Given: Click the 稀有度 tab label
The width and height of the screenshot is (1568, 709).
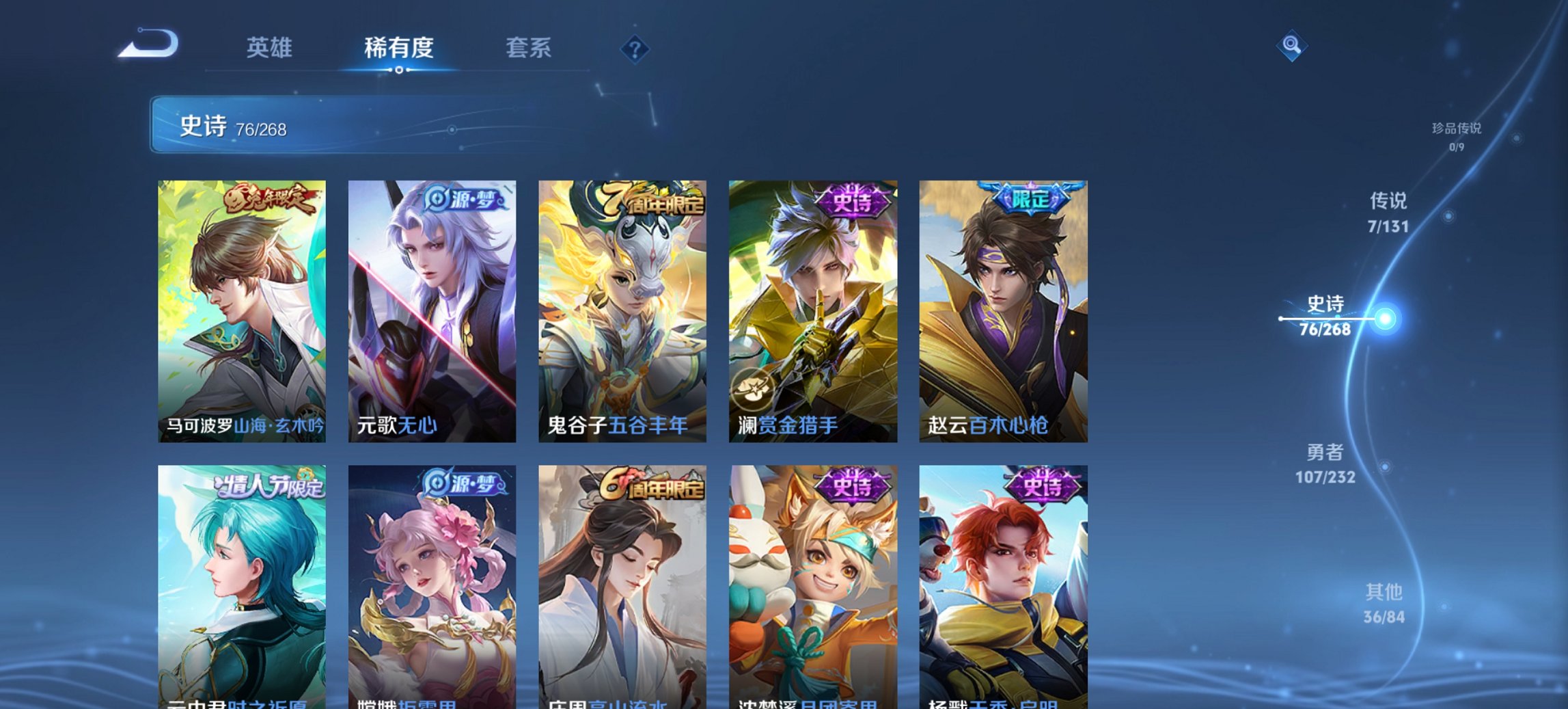Looking at the screenshot, I should (x=399, y=48).
